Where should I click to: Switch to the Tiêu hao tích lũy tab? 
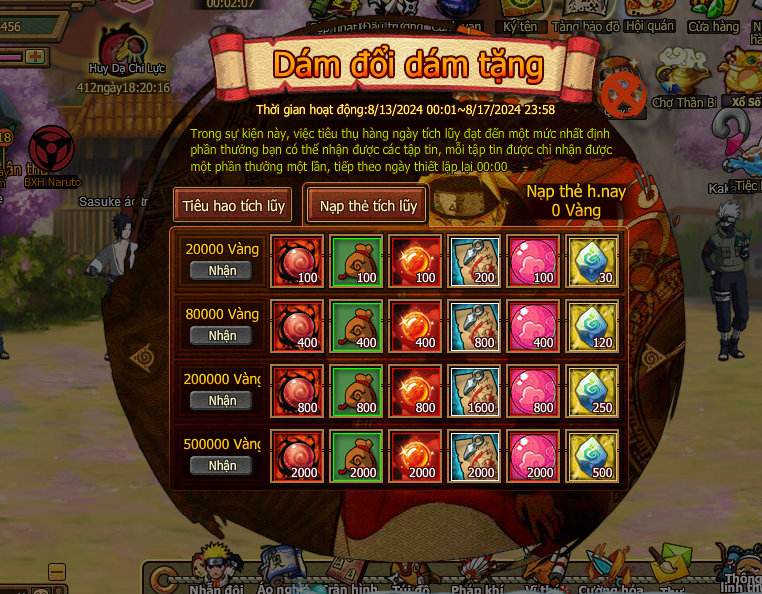click(x=233, y=206)
